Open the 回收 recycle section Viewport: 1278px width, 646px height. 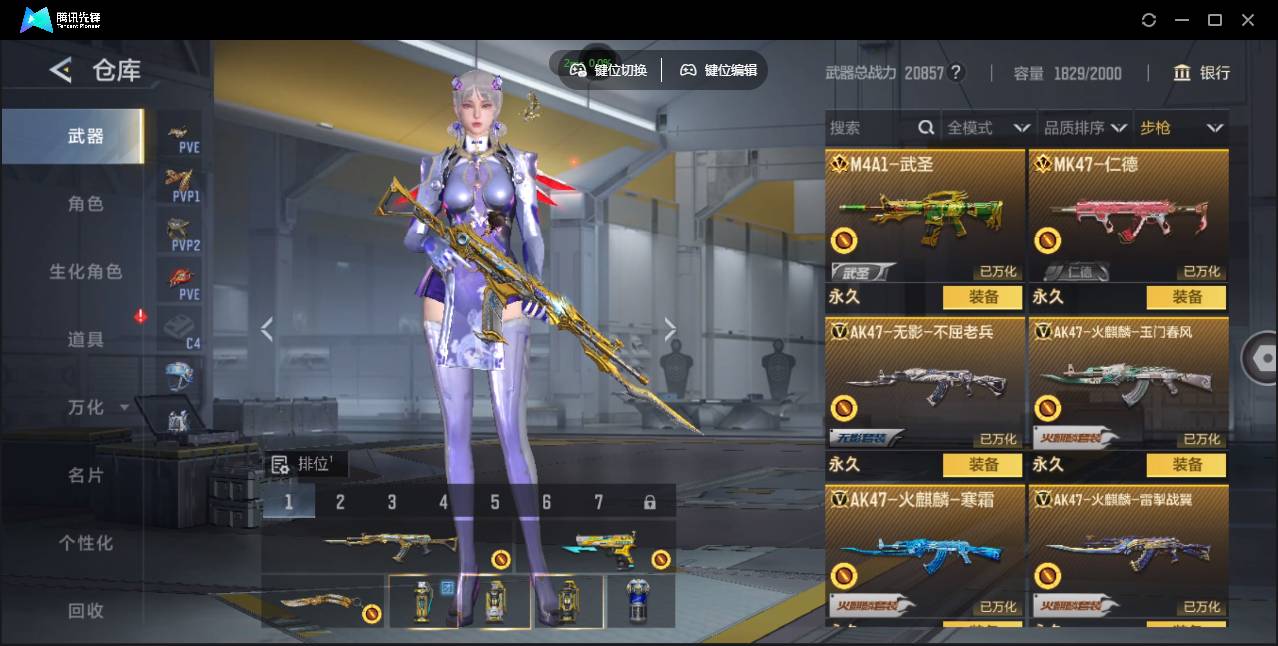pos(85,611)
